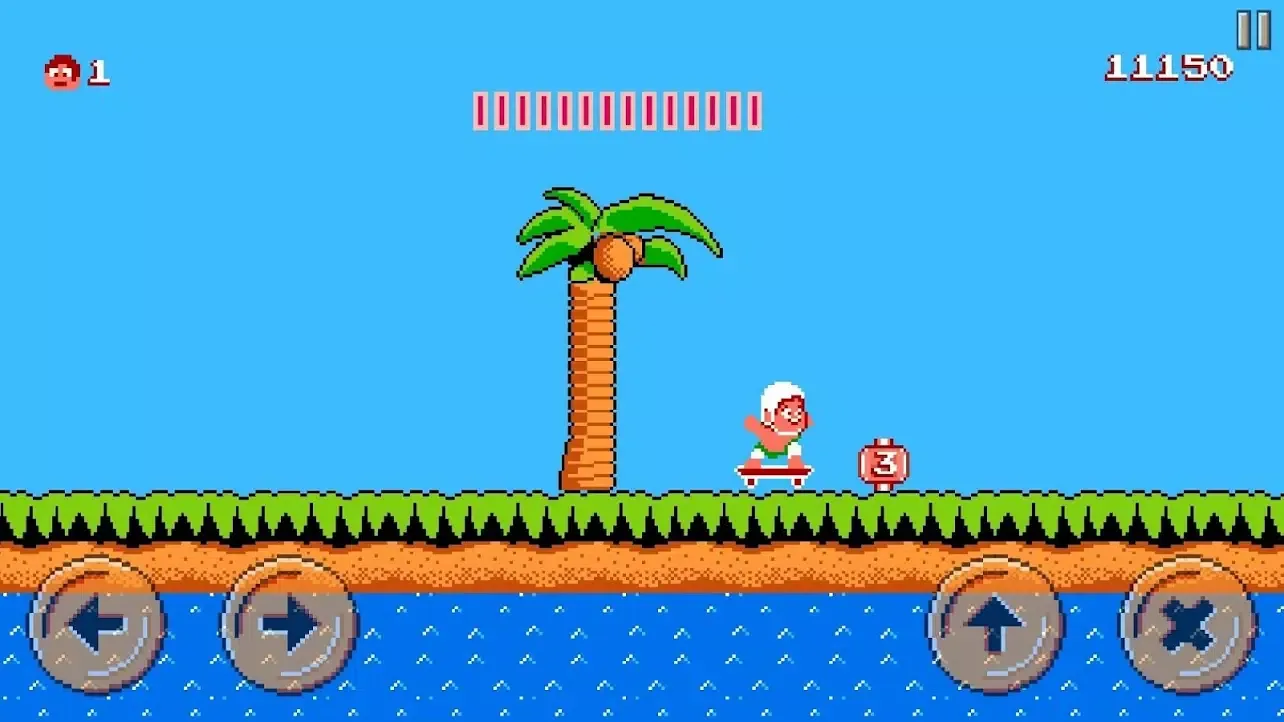Click the coconut on the palm tree
Image resolution: width=1284 pixels, height=722 pixels.
614,258
